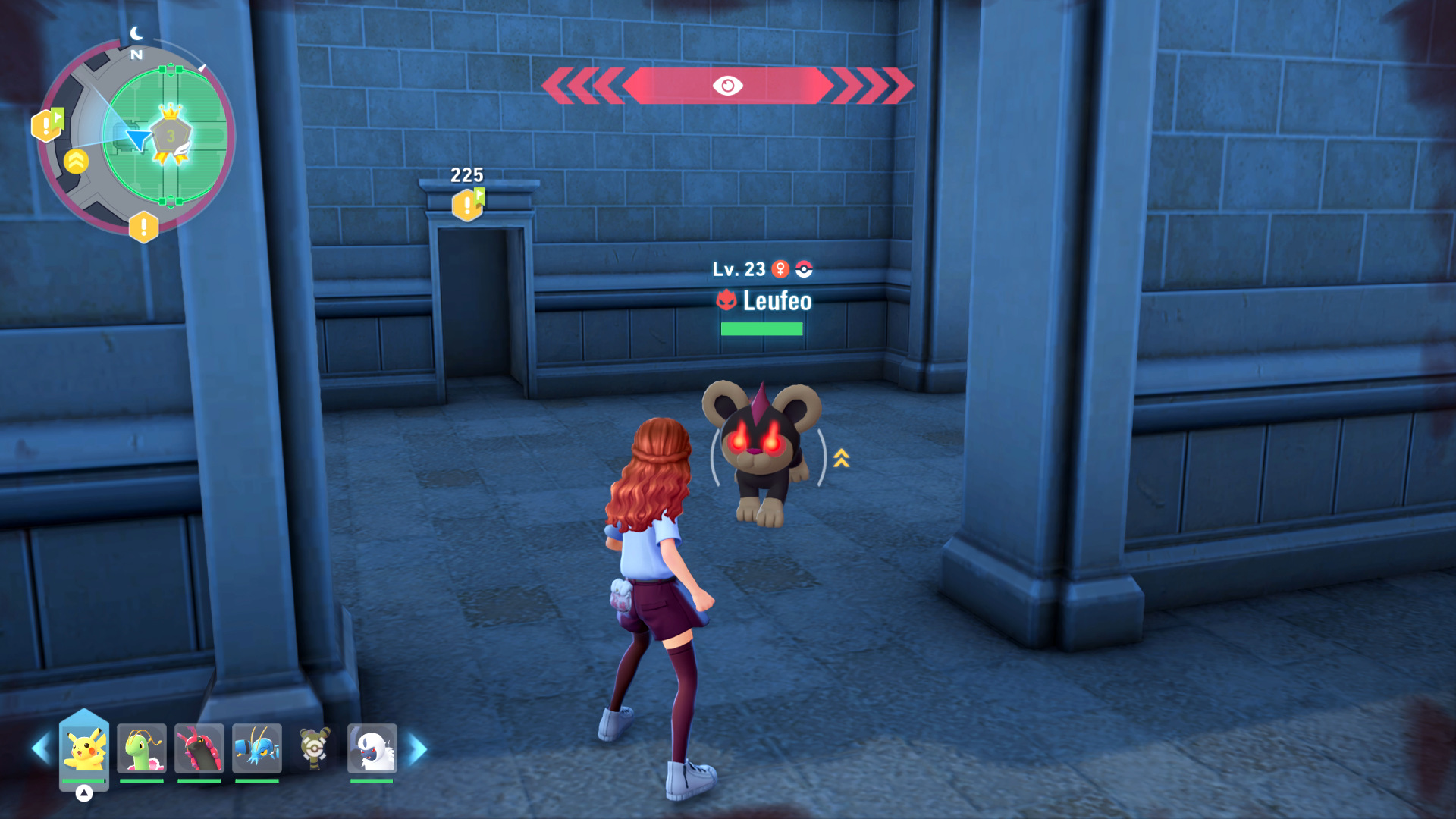The width and height of the screenshot is (1456, 819).
Task: Click the crowned rank 3 badge on minimap
Action: tap(171, 134)
